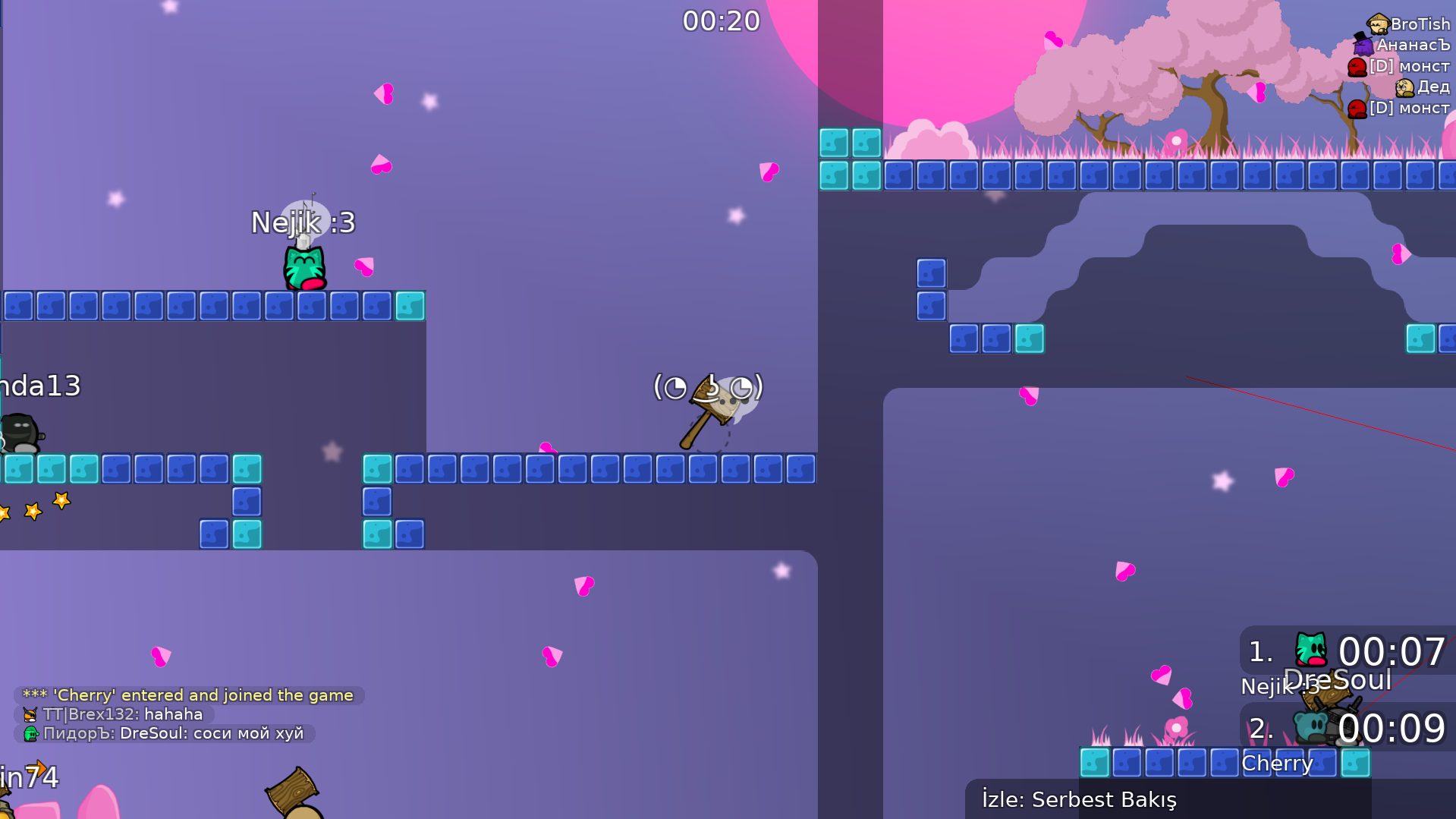Screen dimensions: 1456x819
Task: Choose the Дед entry in the feed
Action: click(1423, 87)
